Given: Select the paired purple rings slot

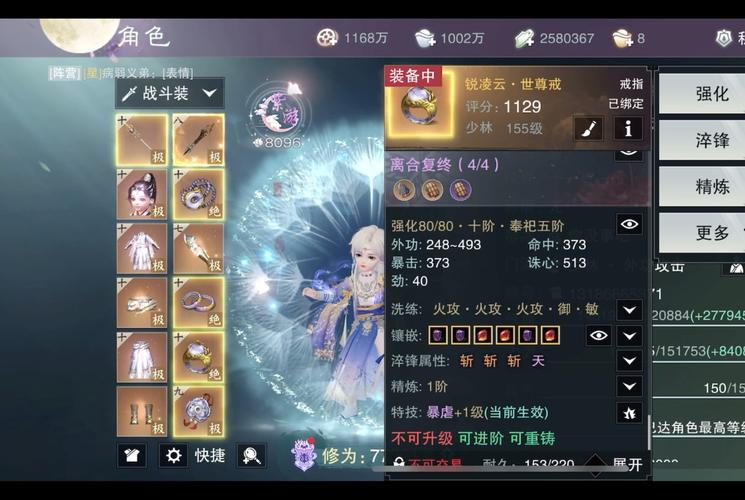Looking at the screenshot, I should 198,303.
